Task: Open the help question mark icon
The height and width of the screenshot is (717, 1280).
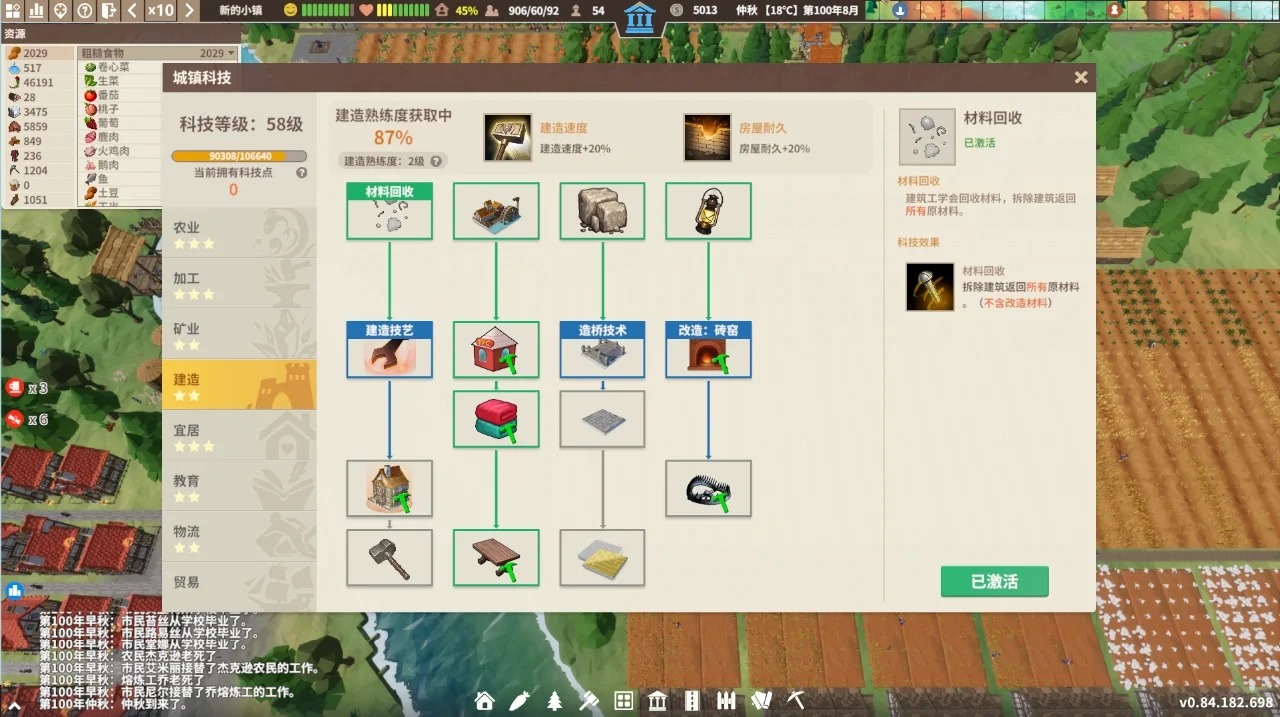Action: (85, 11)
